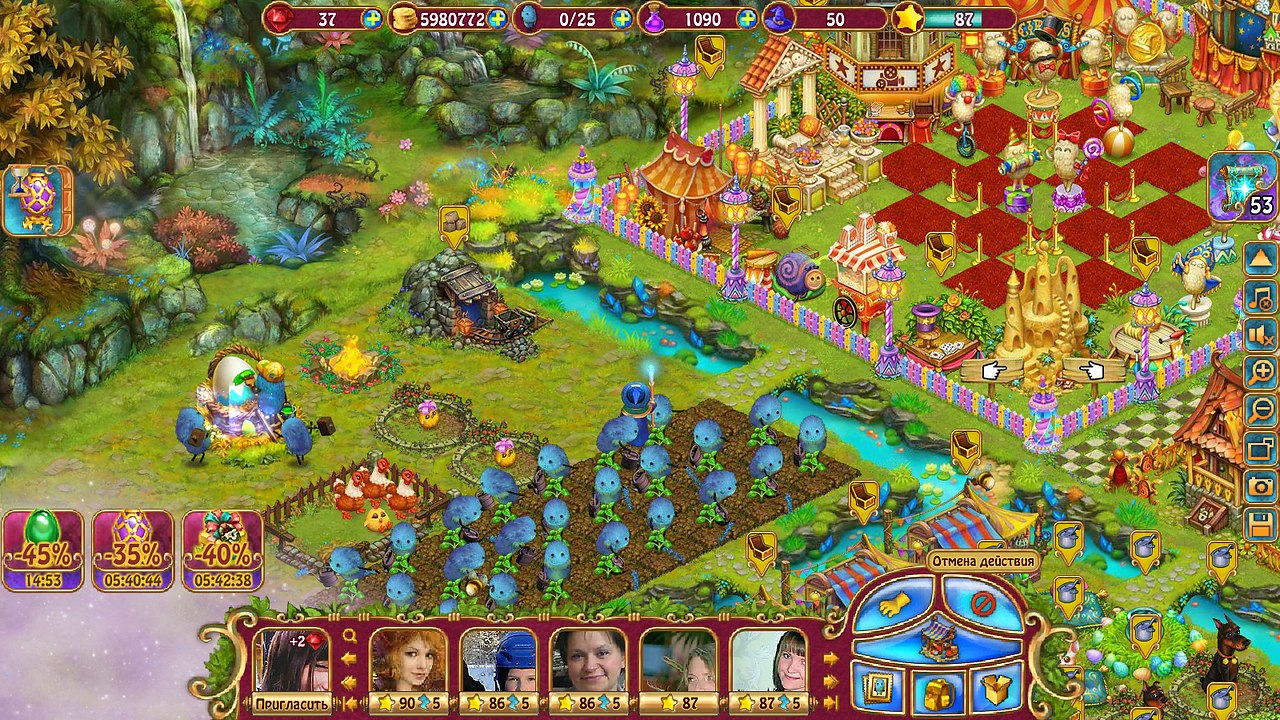Image resolution: width=1280 pixels, height=720 pixels.
Task: Open the golden backpack inventory
Action: (x=938, y=690)
